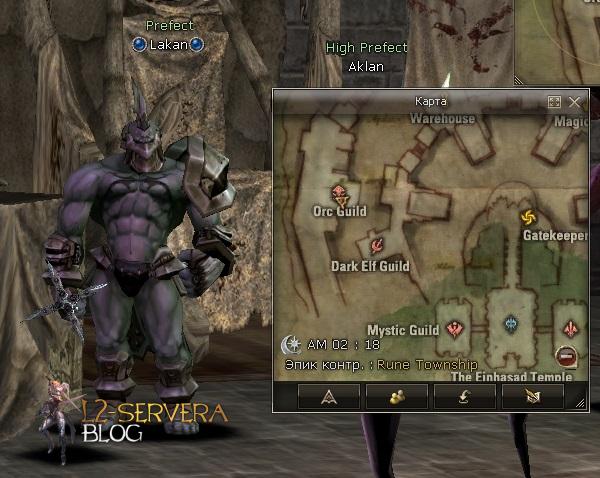Select the Dark Elf Guild marker

377,245
